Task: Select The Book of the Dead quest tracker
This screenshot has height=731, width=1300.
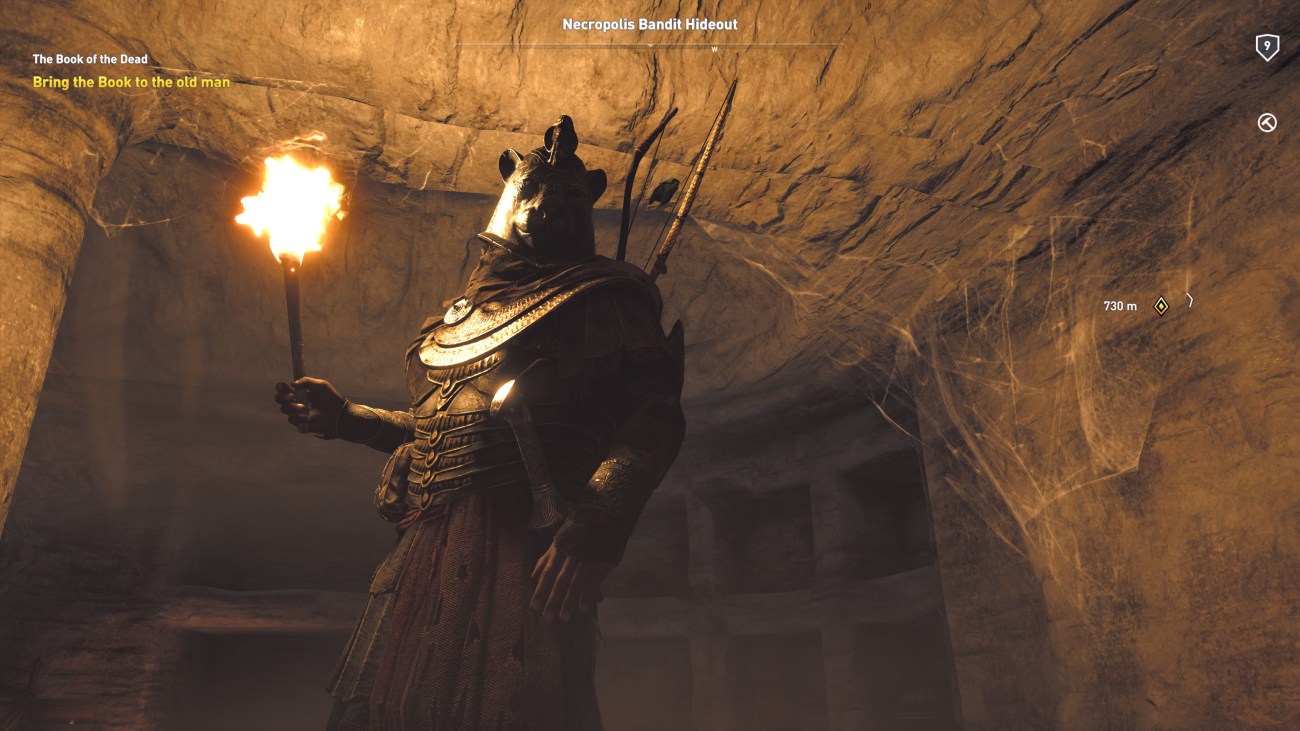Action: coord(90,60)
